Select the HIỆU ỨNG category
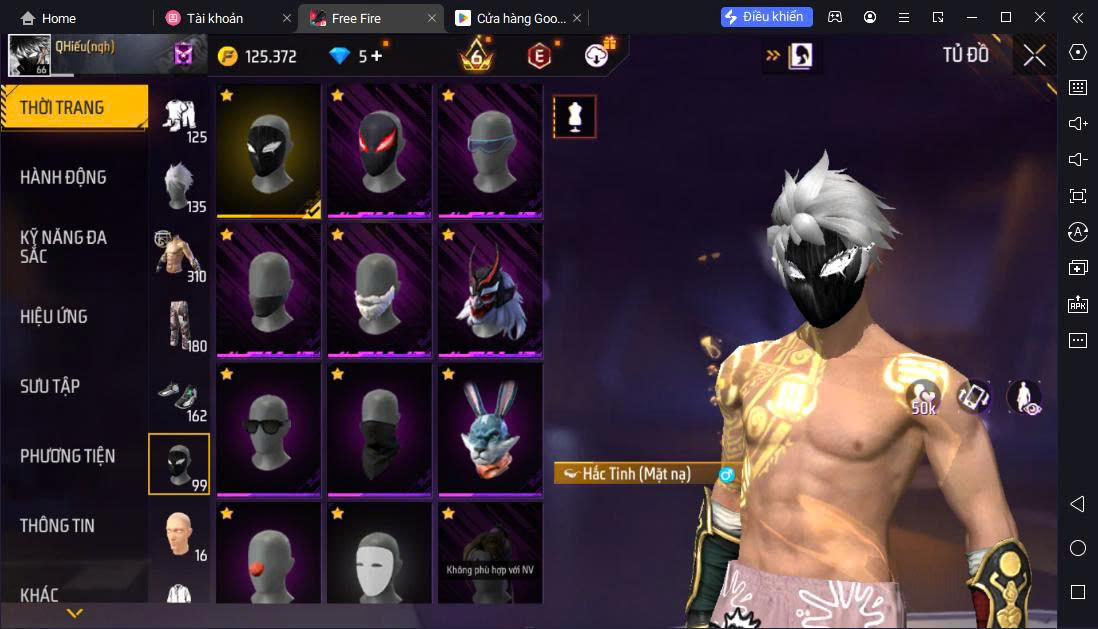This screenshot has height=629, width=1098. tap(54, 316)
